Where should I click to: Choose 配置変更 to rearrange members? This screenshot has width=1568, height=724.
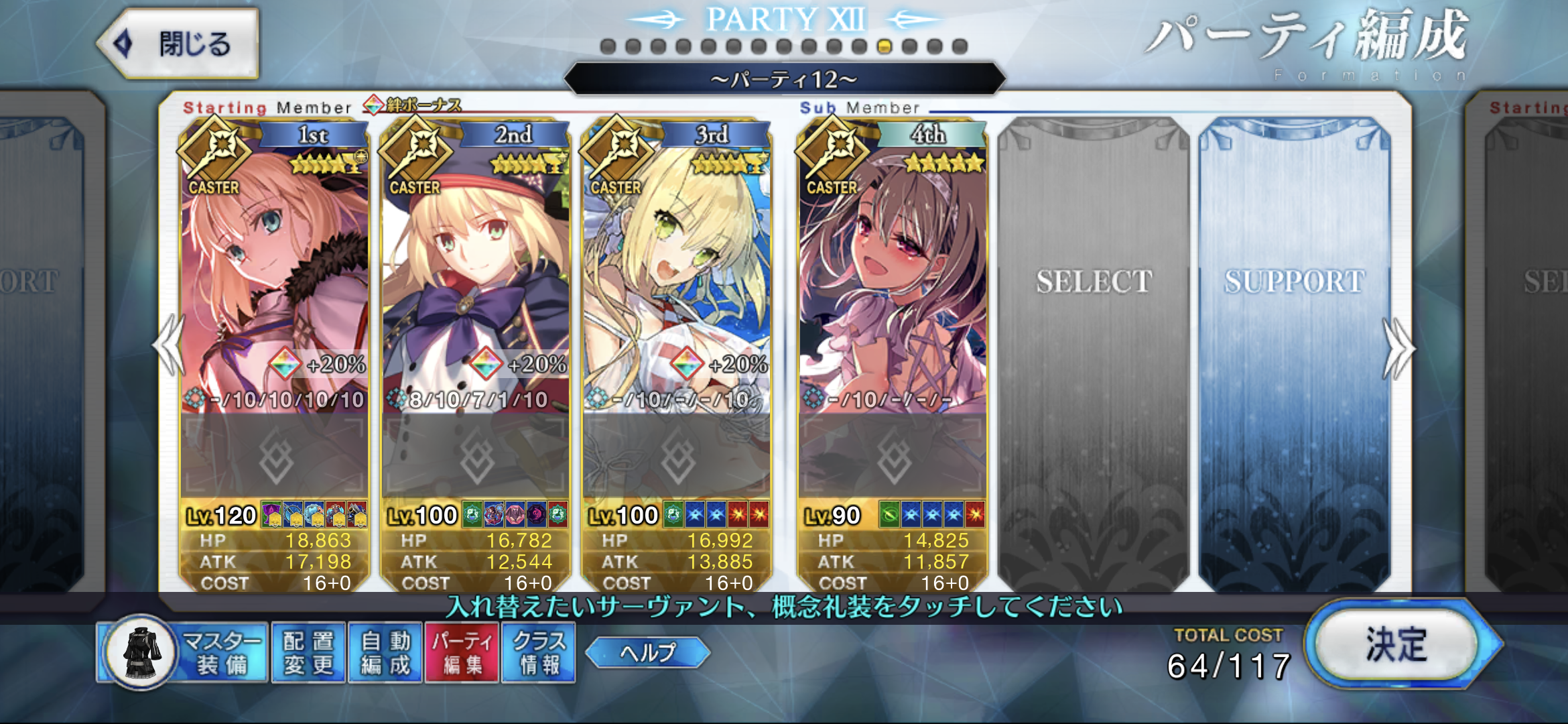(x=308, y=653)
